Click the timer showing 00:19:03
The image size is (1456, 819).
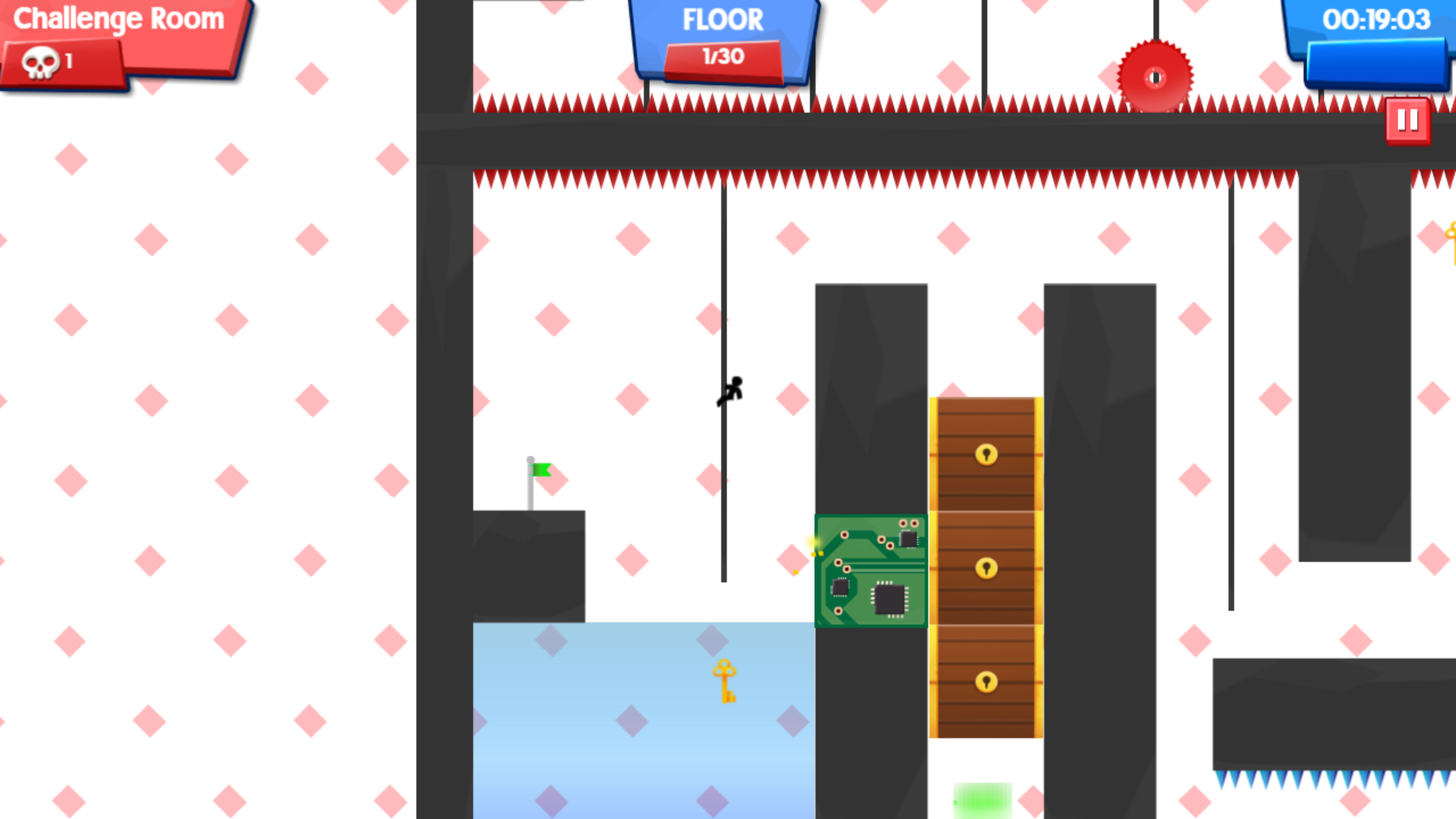(1375, 20)
